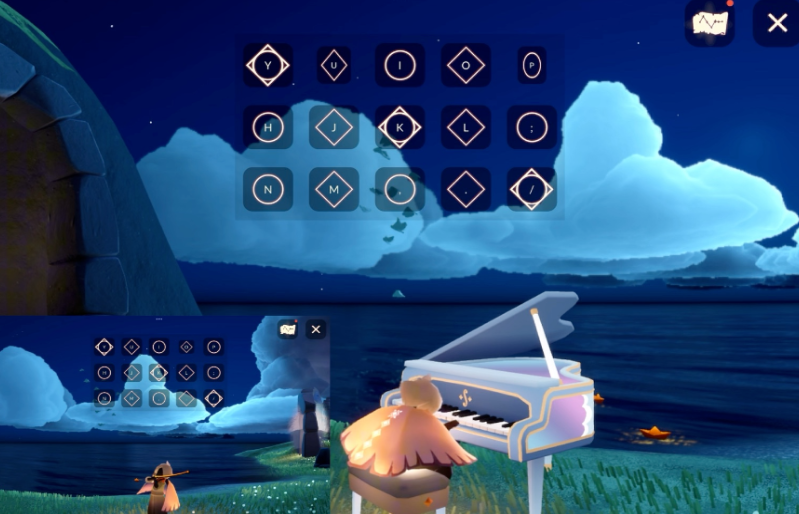Screen dimensions: 799x514
Task: Tap the semicolon key on the large keypad
Action: (x=532, y=127)
